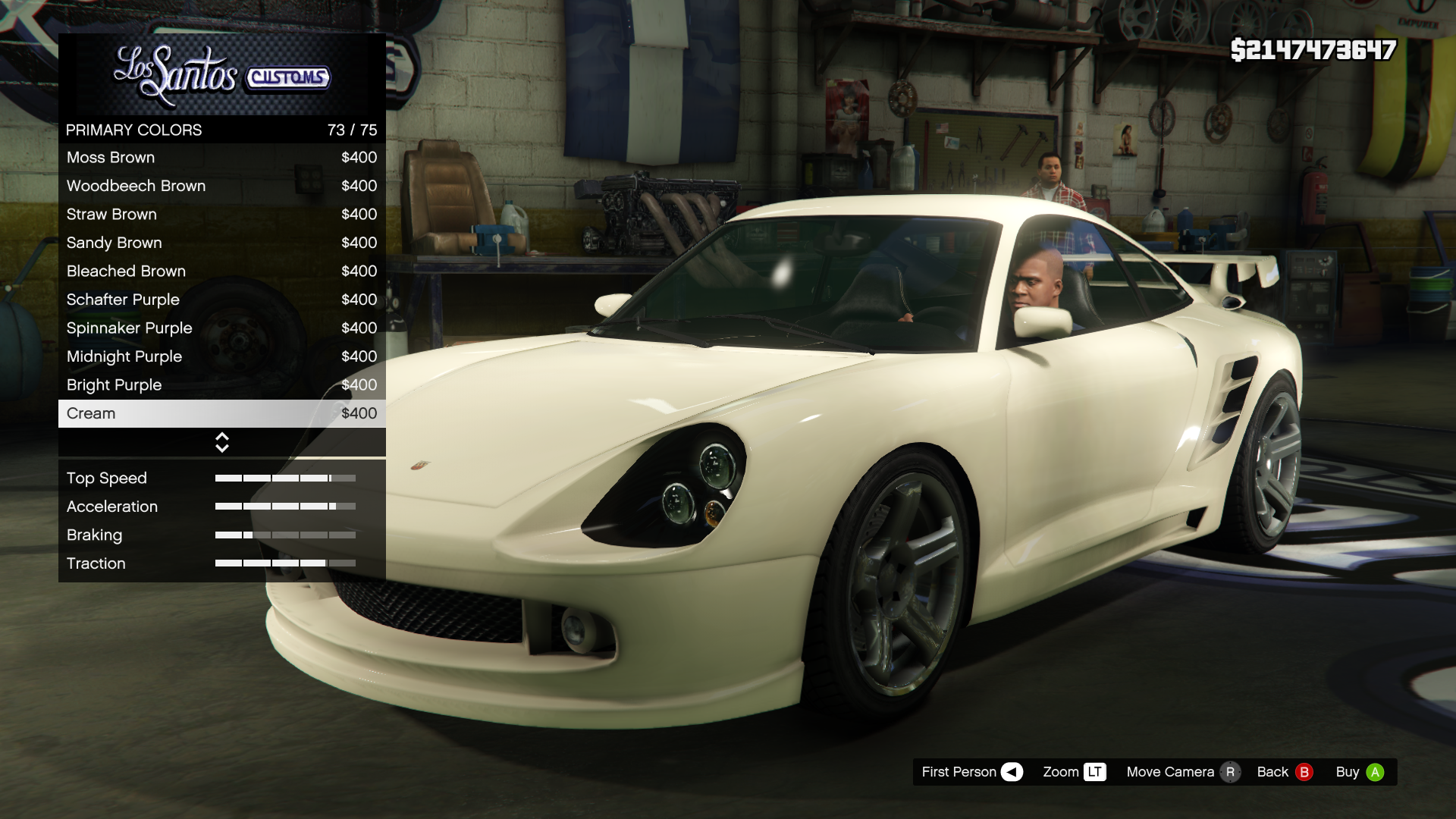Pick Spinnaker Purple color

[221, 328]
